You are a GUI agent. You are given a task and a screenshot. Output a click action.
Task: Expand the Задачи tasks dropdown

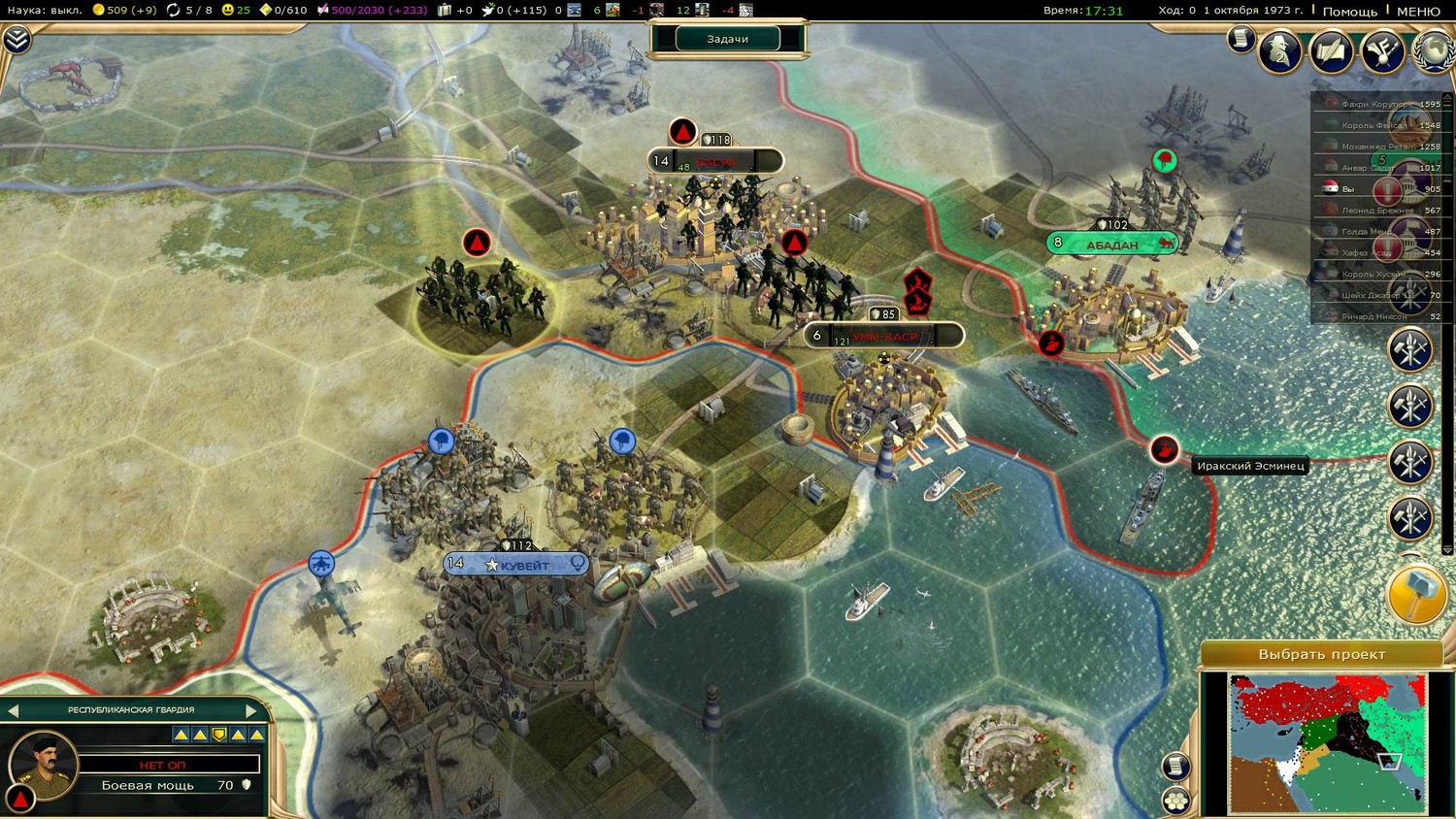pyautogui.click(x=728, y=39)
